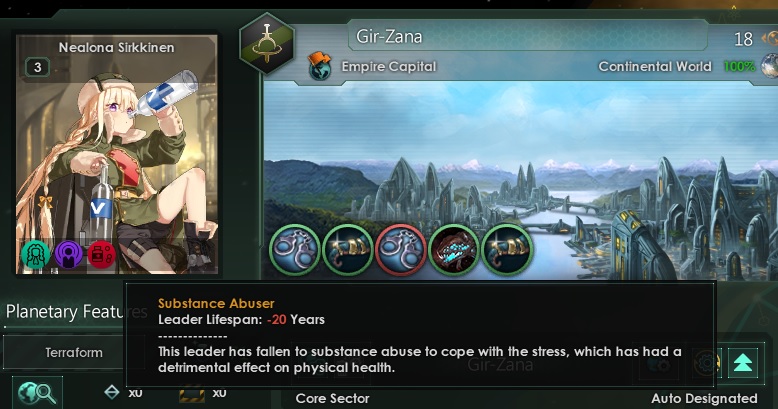This screenshot has height=409, width=778.
Task: Select the dark creature planet modifier icon
Action: [454, 249]
